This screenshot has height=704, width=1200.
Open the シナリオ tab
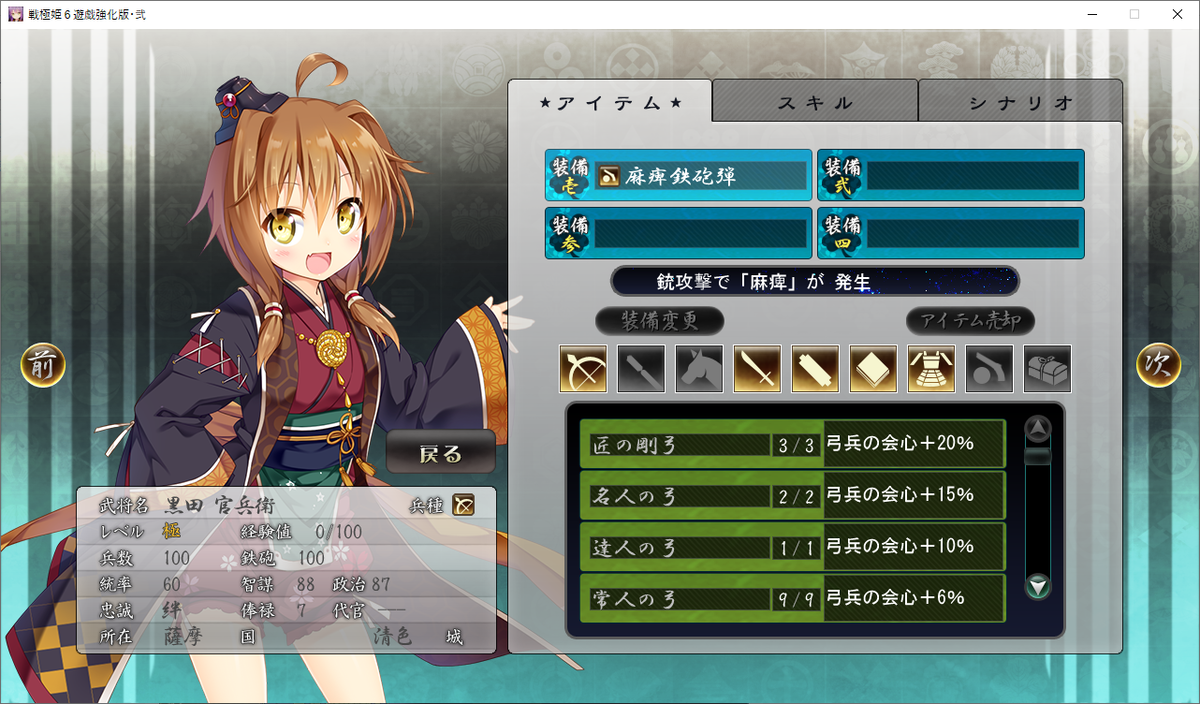pos(1020,102)
